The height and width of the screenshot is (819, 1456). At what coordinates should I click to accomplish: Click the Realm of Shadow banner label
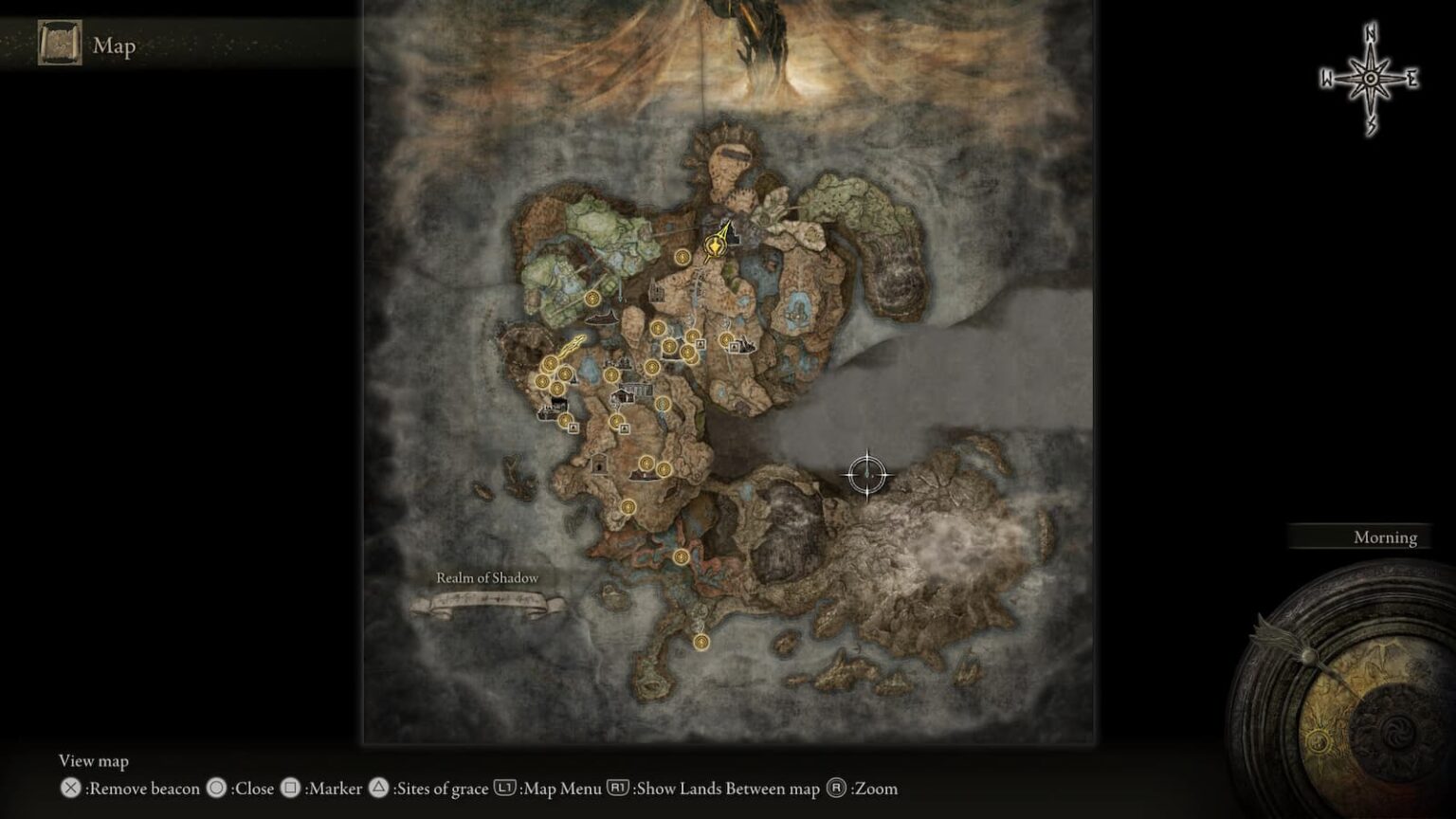coord(486,577)
